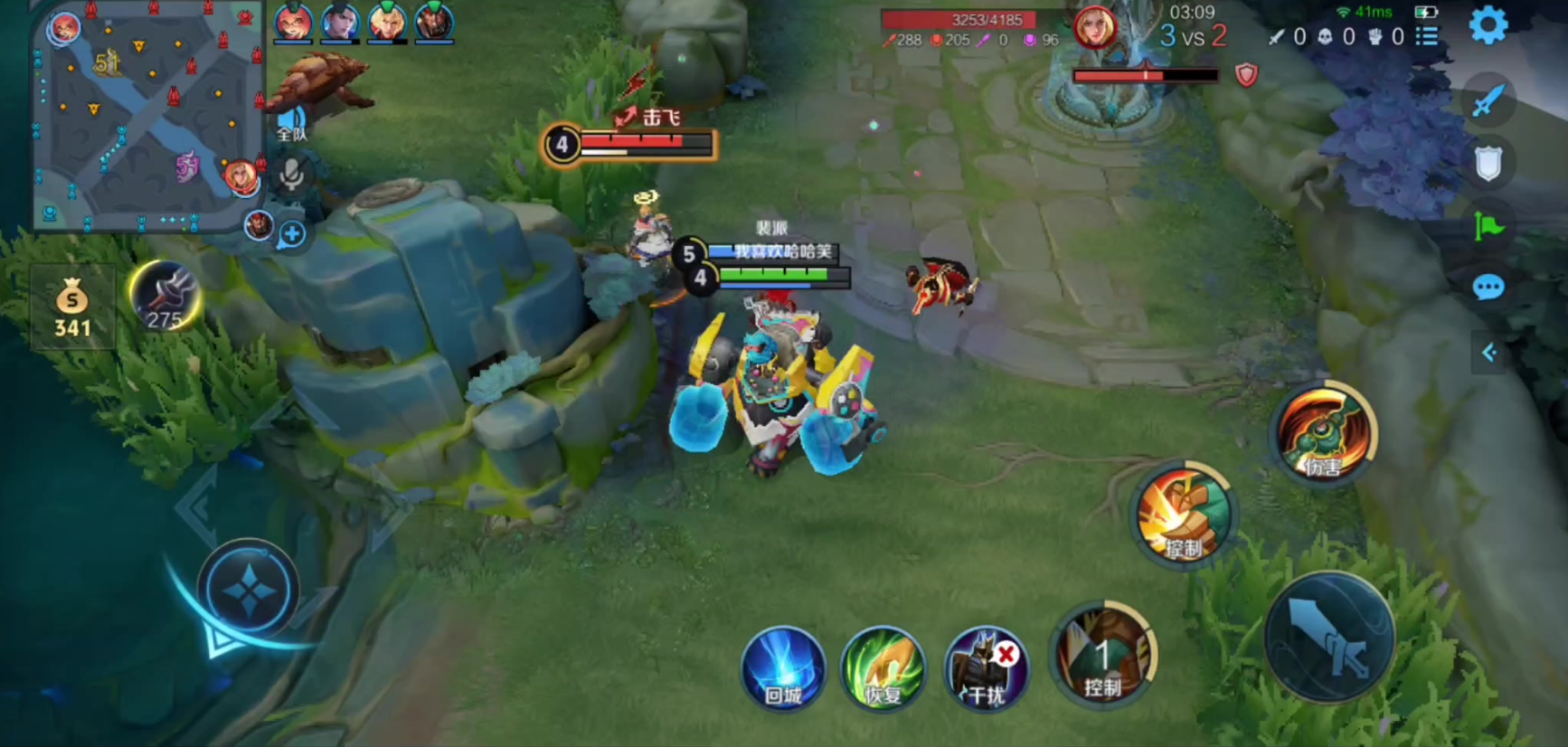Select the virtual movement joystick
Image resolution: width=1568 pixels, height=747 pixels.
point(247,591)
